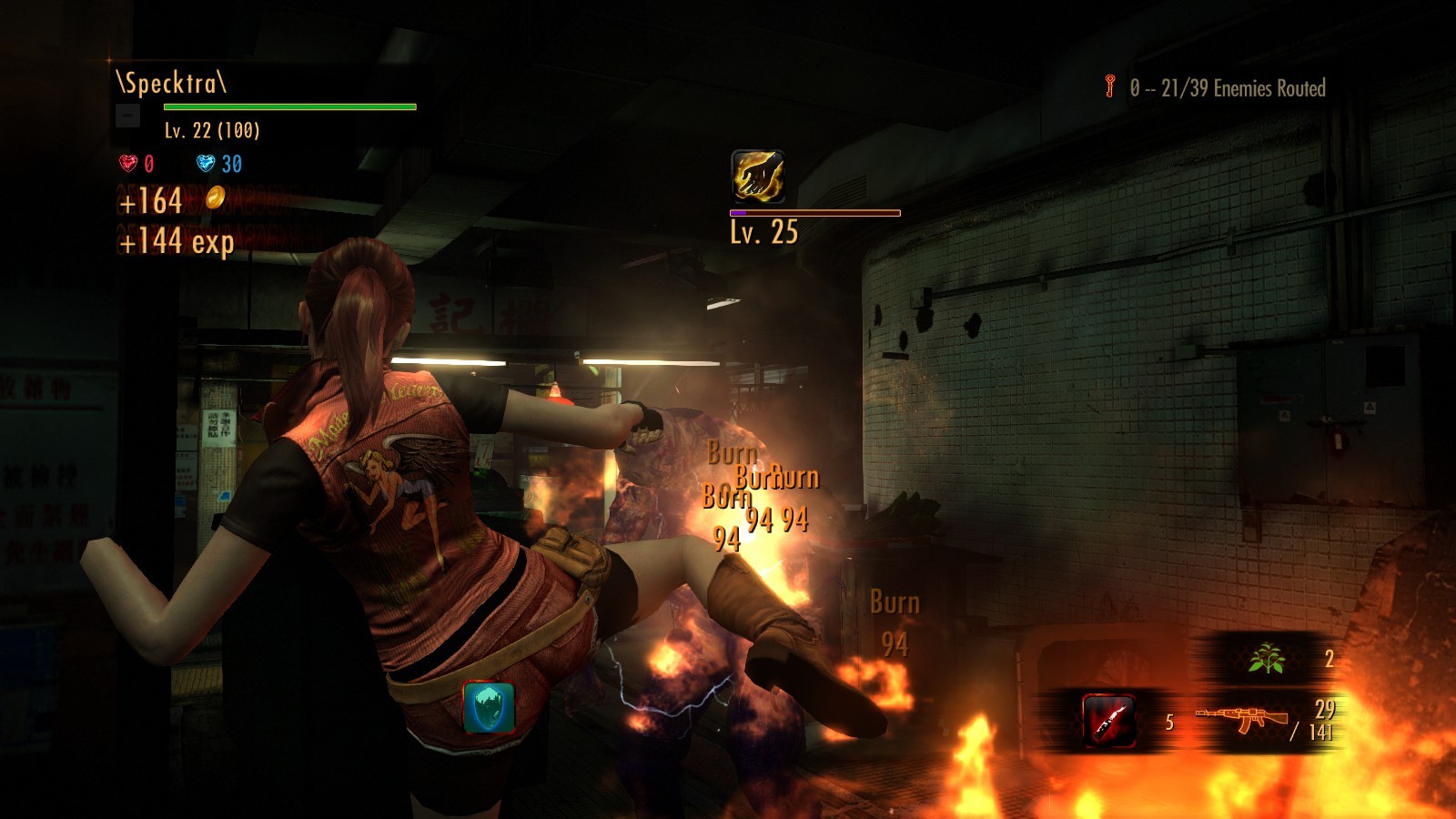Select the assault rifle weapon slot
This screenshot has height=819, width=1456.
tap(1242, 719)
